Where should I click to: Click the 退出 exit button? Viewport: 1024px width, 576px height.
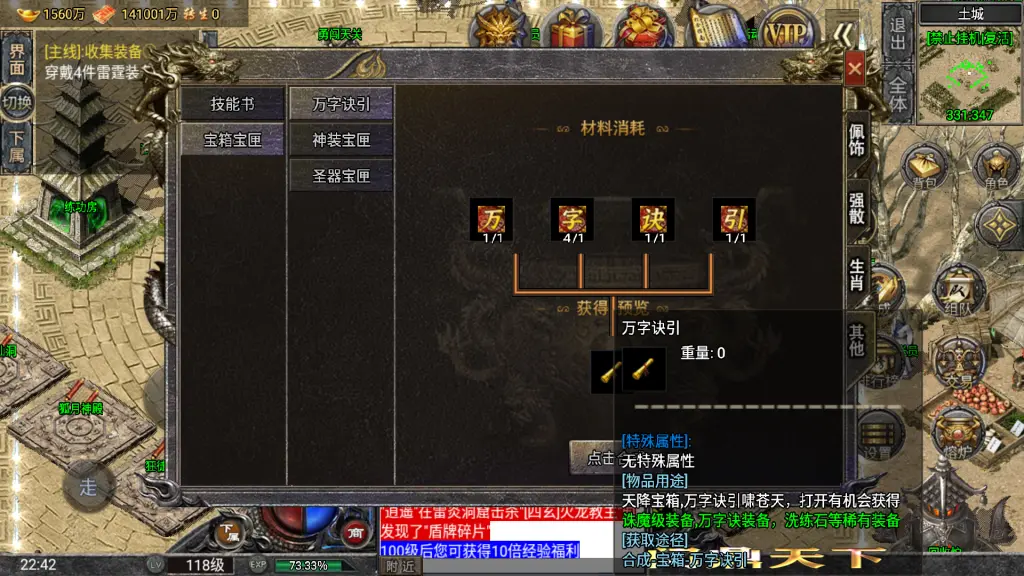click(x=897, y=34)
